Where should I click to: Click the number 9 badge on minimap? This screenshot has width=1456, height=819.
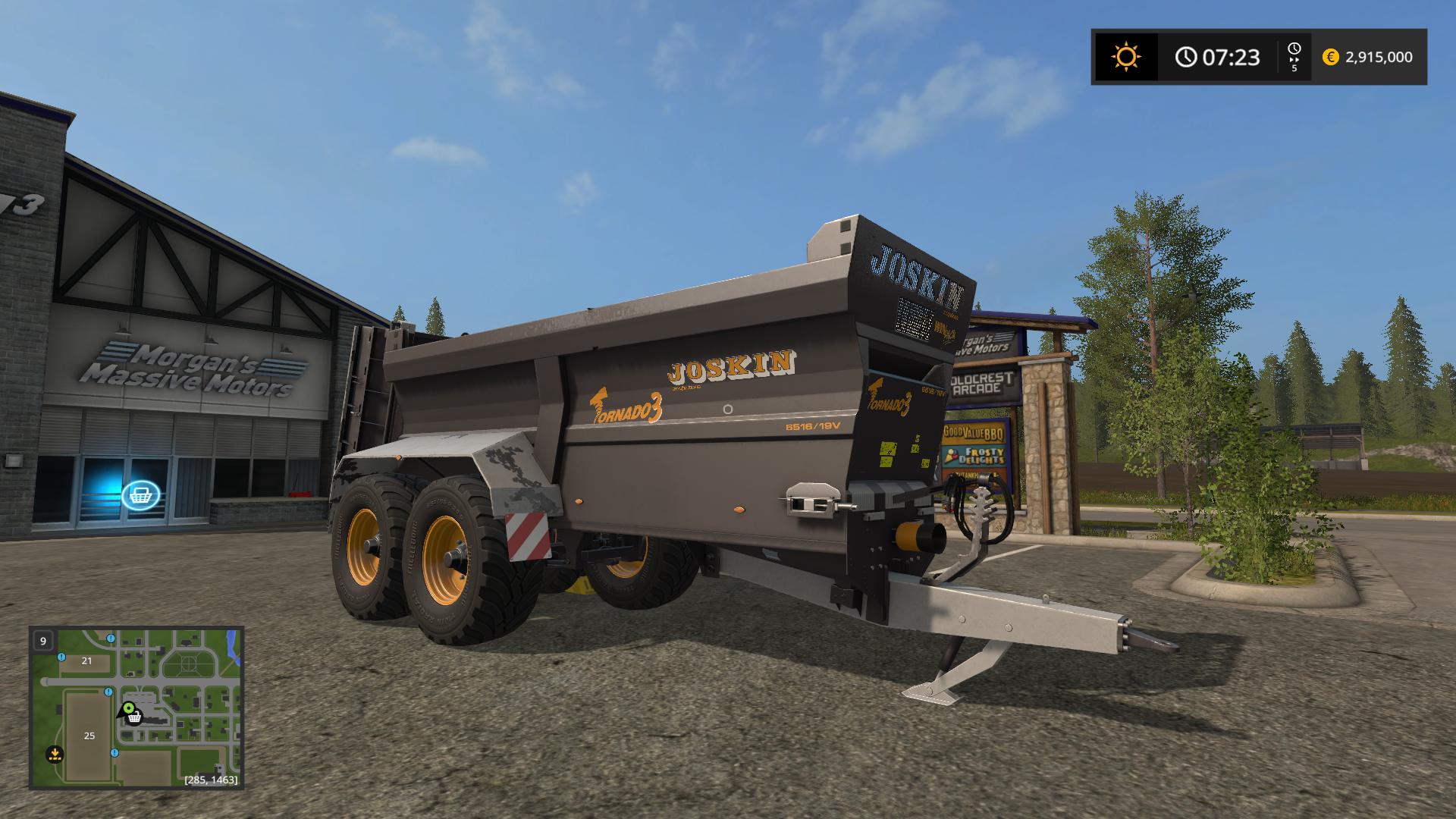pyautogui.click(x=43, y=641)
